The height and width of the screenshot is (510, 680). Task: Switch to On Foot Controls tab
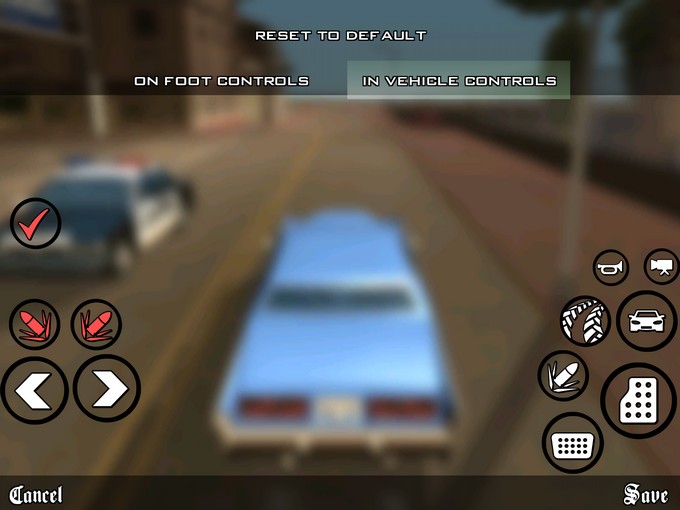click(x=221, y=81)
